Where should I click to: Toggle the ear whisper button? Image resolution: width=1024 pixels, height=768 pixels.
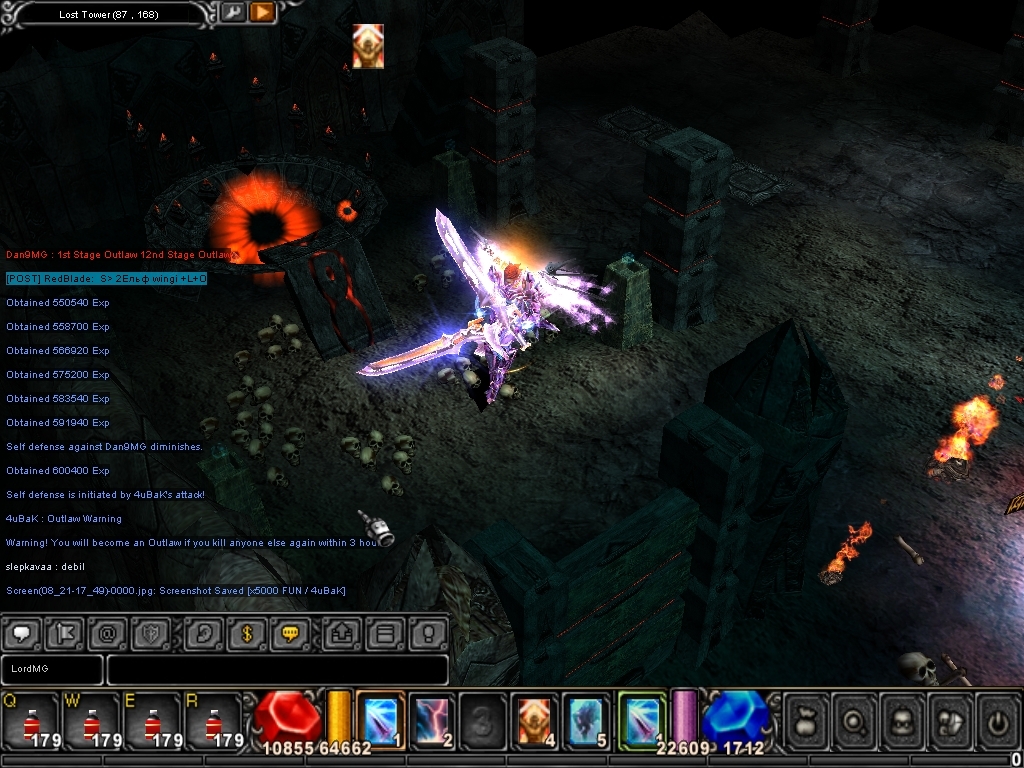pos(203,634)
